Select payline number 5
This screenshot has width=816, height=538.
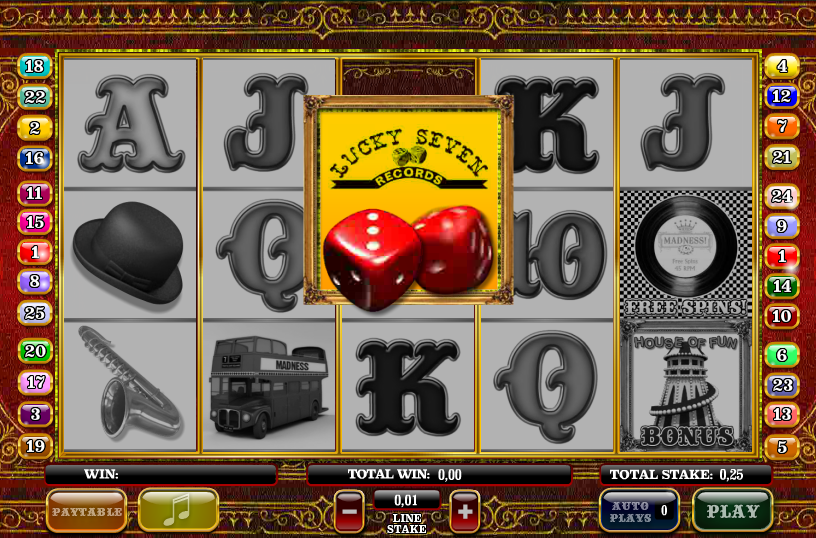pos(781,446)
